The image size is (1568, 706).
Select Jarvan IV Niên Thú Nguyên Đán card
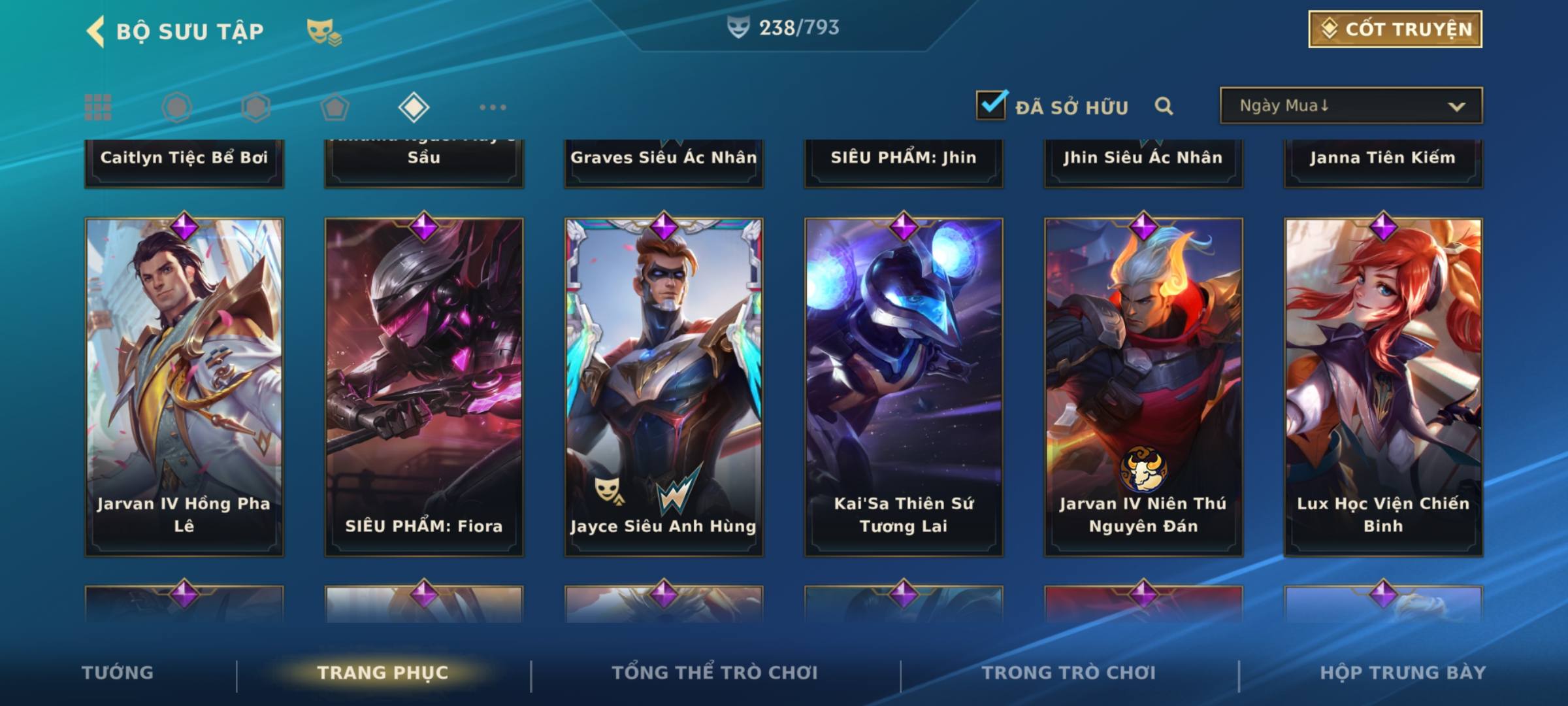point(1143,387)
